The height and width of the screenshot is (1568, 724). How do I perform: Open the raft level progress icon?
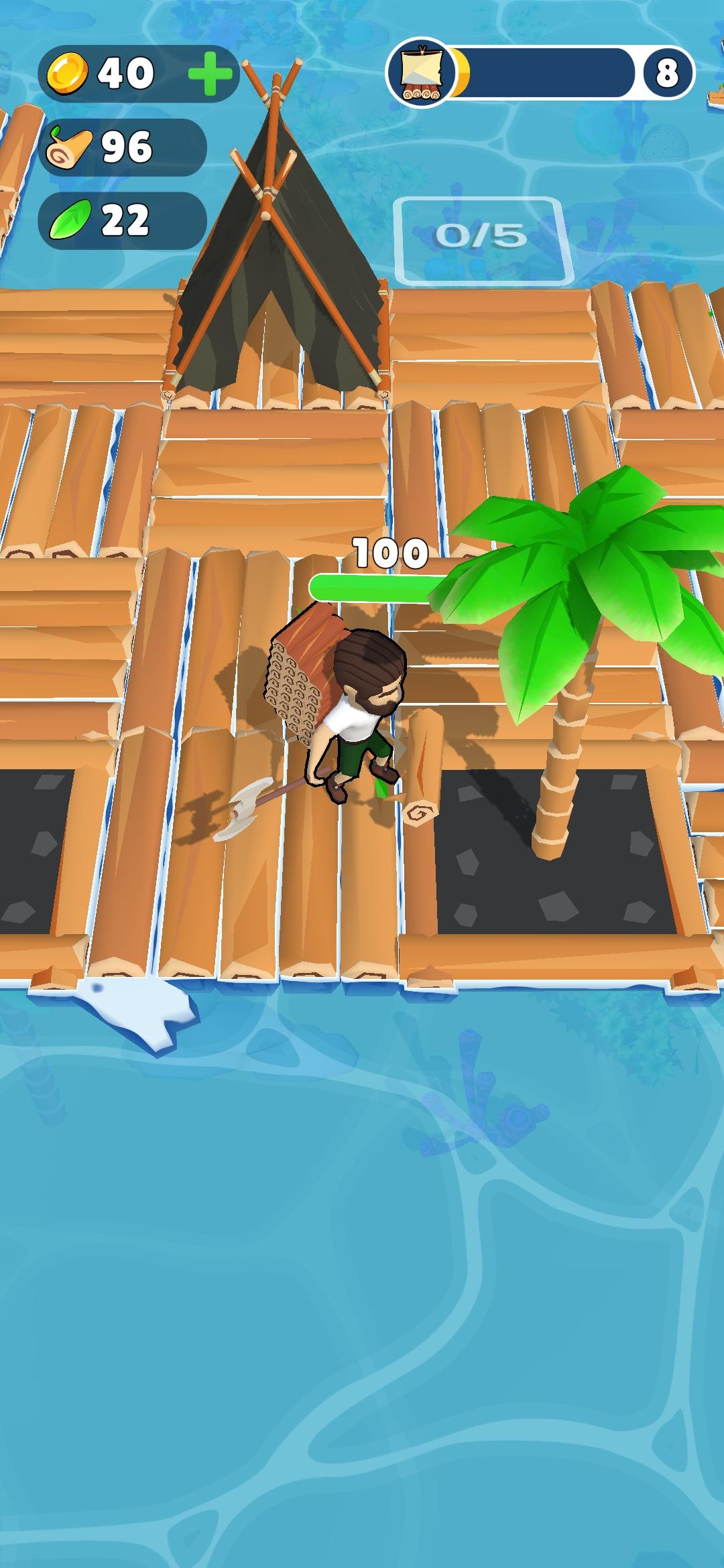420,73
